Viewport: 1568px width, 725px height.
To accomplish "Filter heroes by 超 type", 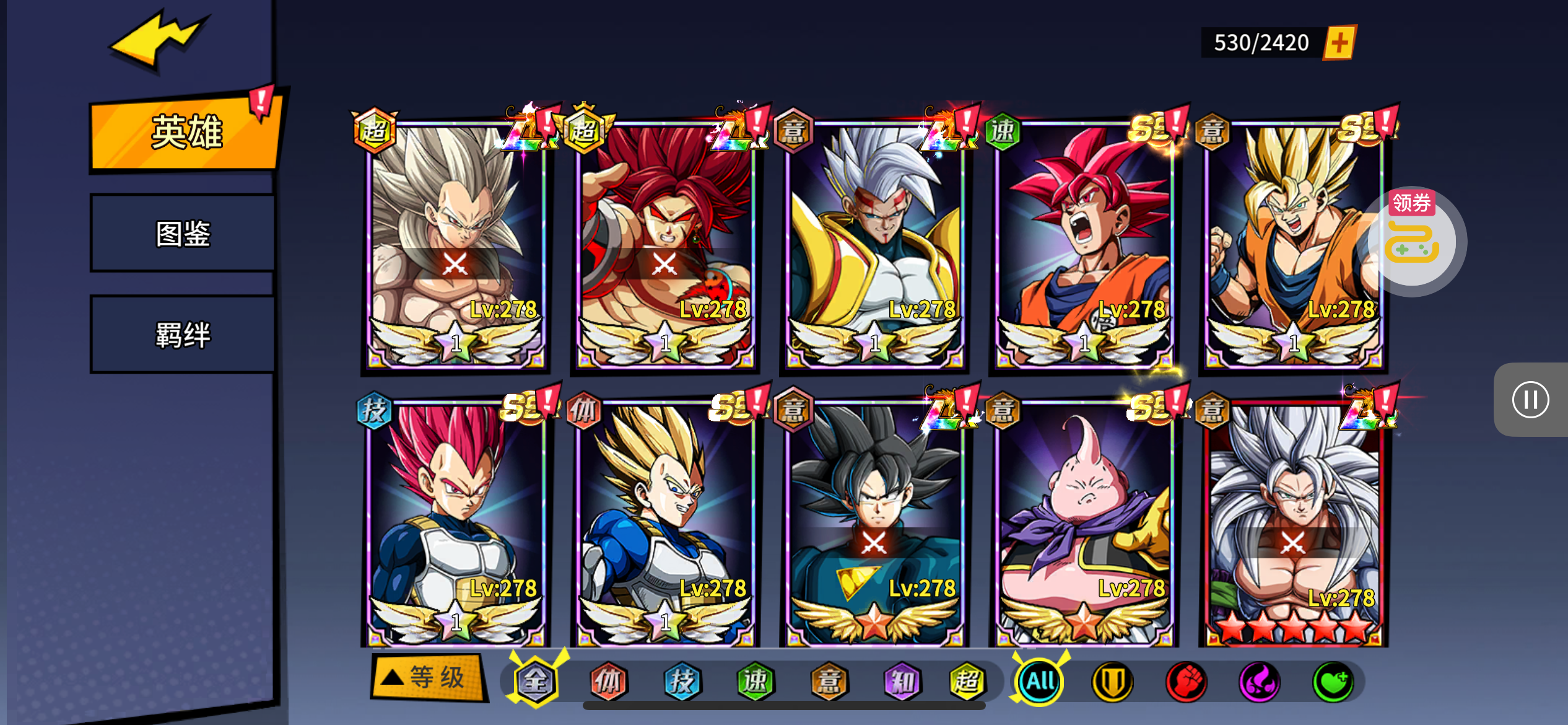I will point(967,682).
